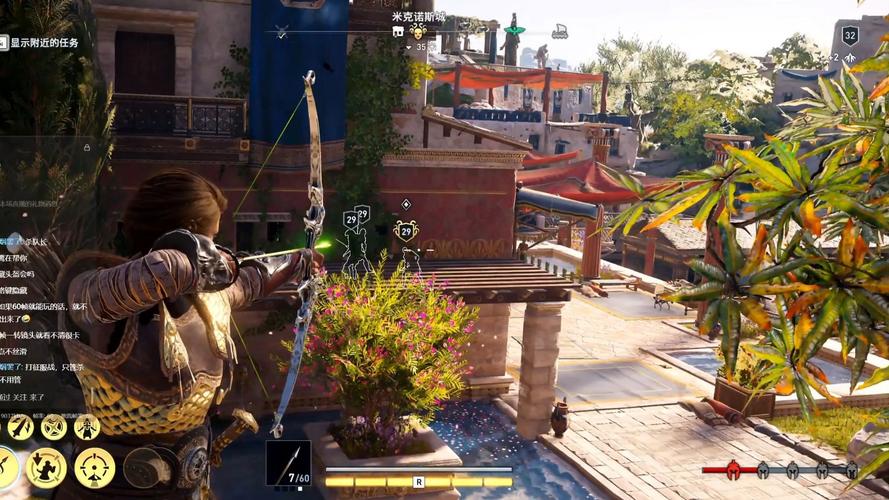
Task: Use the kneeling archer ability icon
Action: 45,467
